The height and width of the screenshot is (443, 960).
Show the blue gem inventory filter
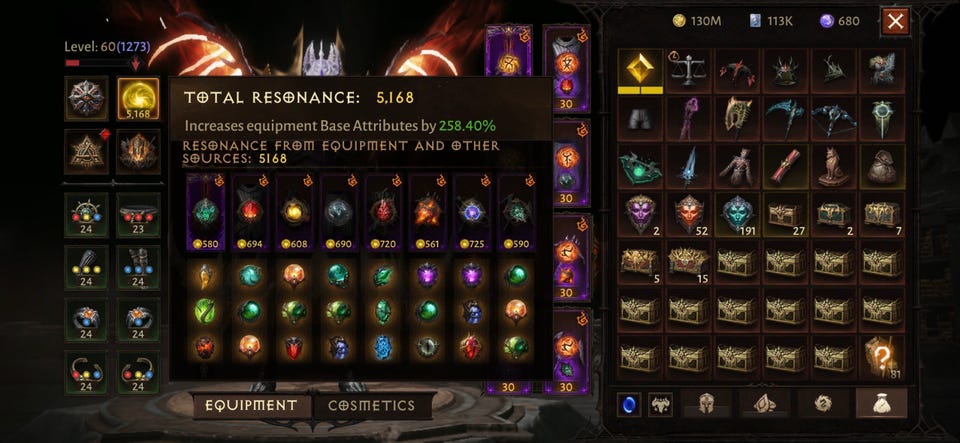tap(627, 404)
